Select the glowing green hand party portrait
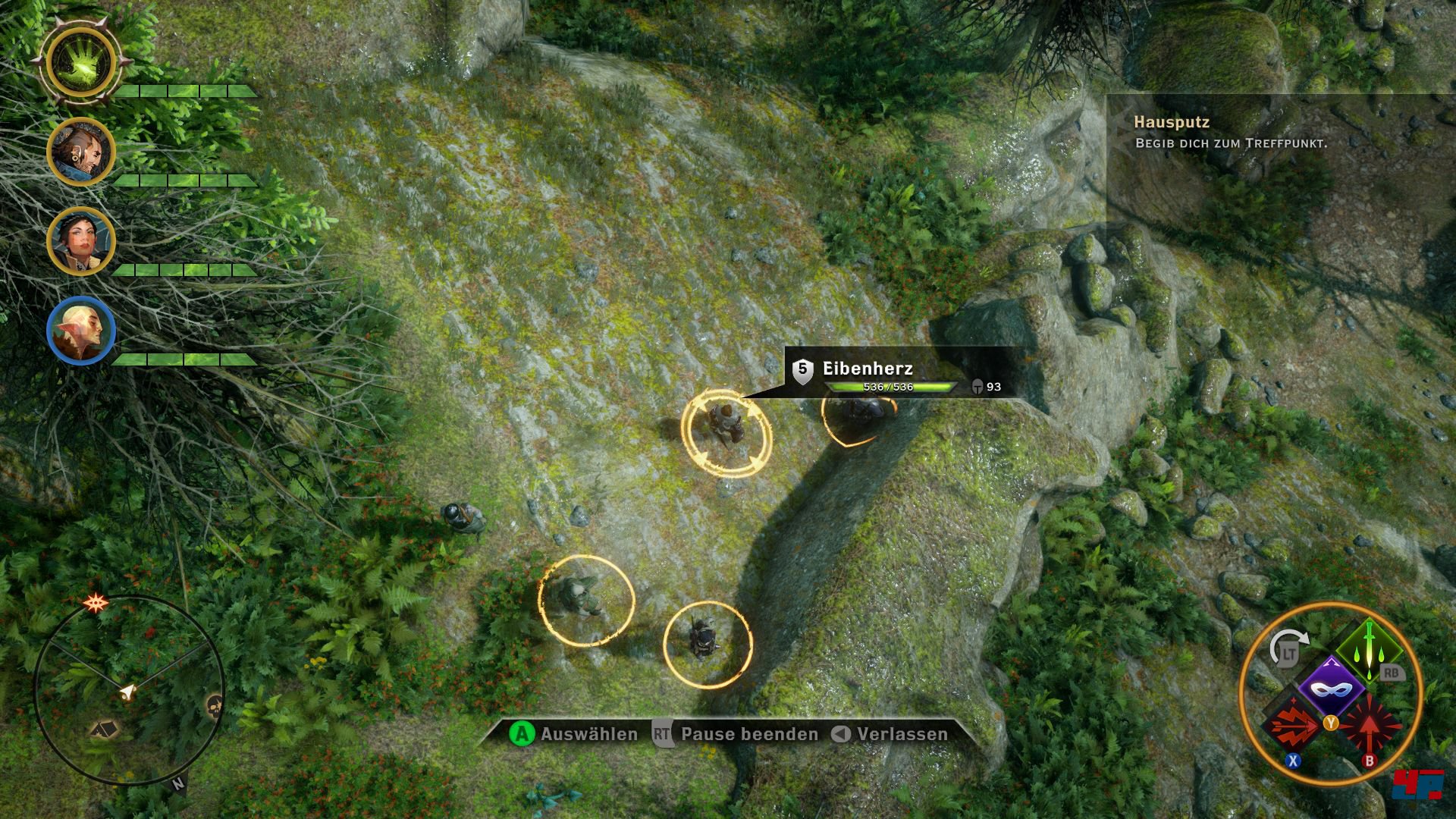The height and width of the screenshot is (819, 1456). [80, 63]
